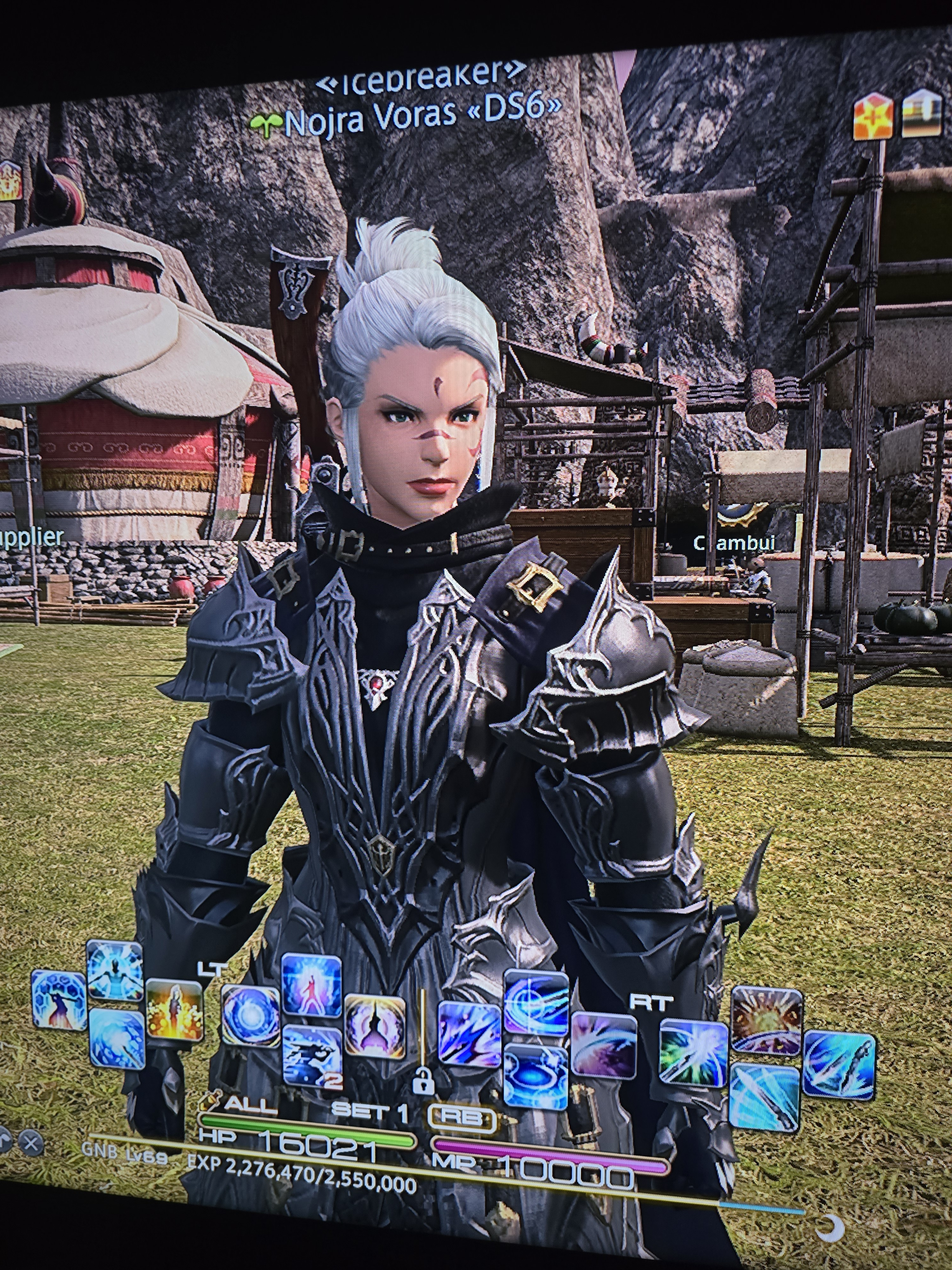Image resolution: width=952 pixels, height=1270 pixels.
Task: Select the pale cyan gunblade slash ability
Action: (765, 1095)
